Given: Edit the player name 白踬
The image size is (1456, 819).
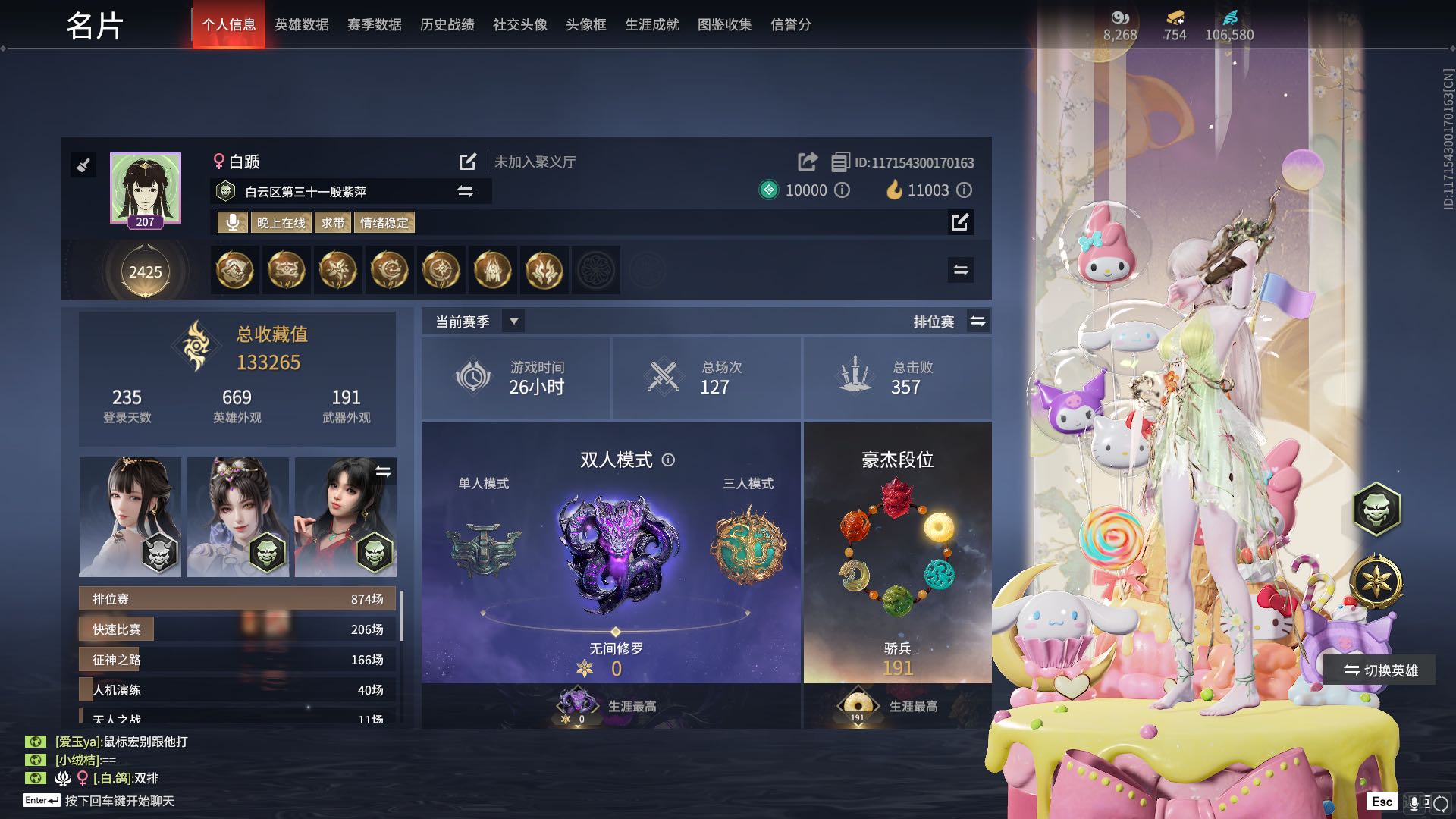Looking at the screenshot, I should (468, 162).
